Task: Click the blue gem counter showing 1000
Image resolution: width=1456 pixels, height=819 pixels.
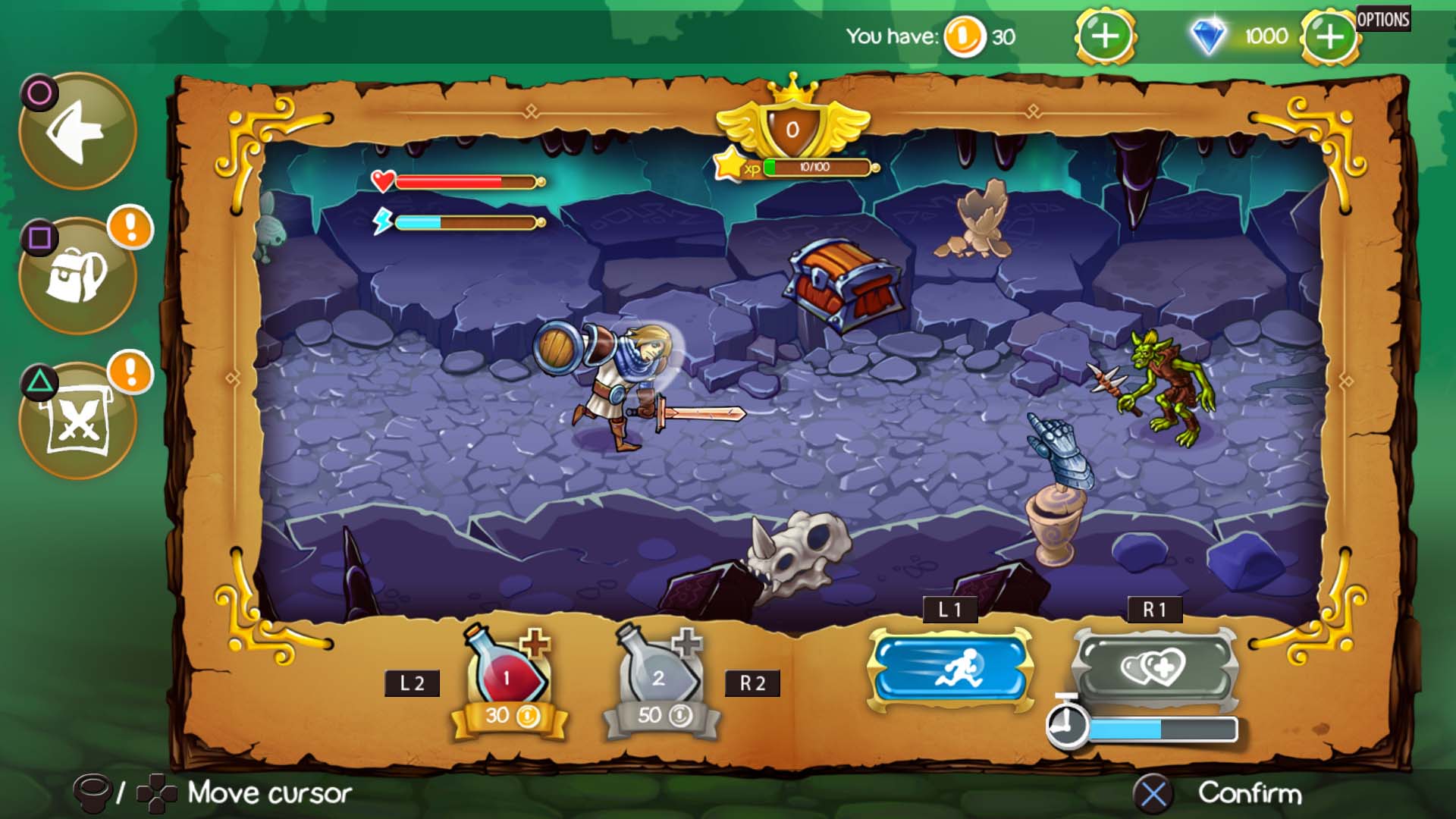Action: click(1236, 36)
